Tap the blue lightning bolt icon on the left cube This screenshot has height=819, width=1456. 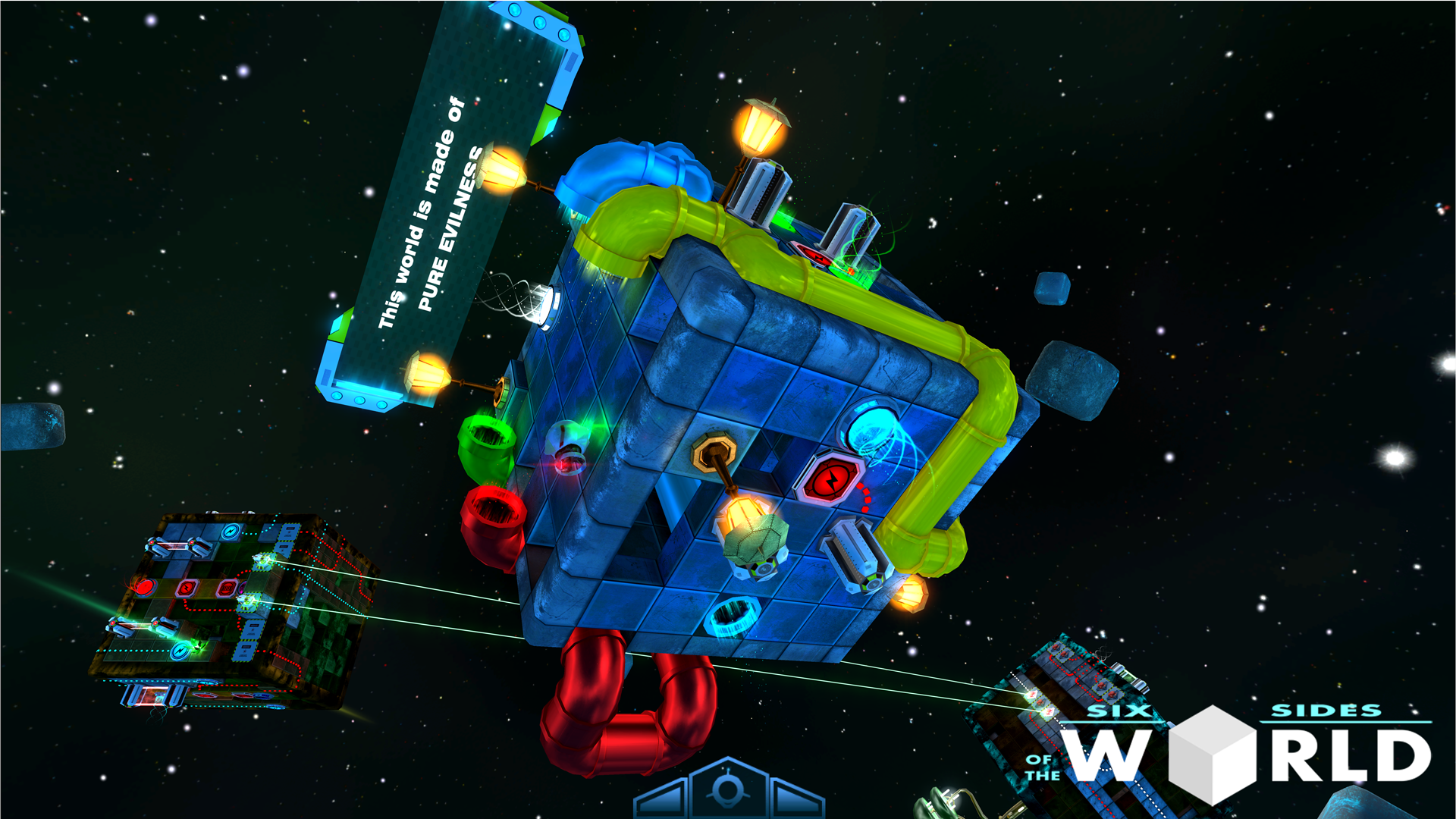(x=231, y=531)
